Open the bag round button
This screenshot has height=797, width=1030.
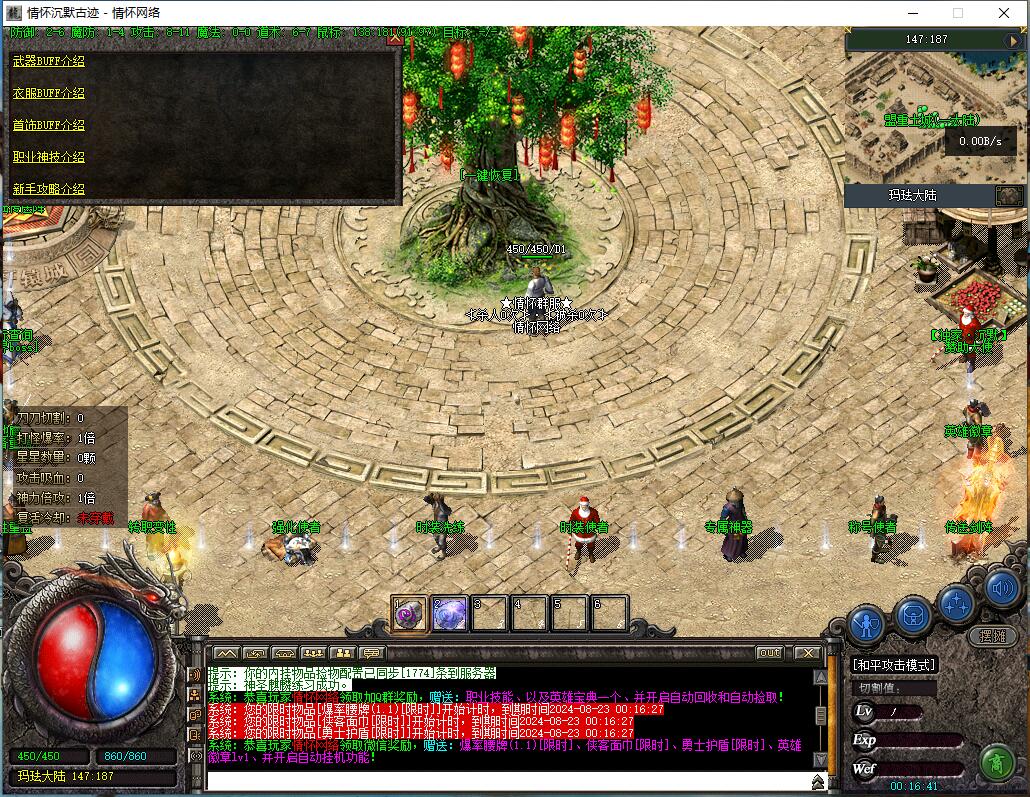912,614
